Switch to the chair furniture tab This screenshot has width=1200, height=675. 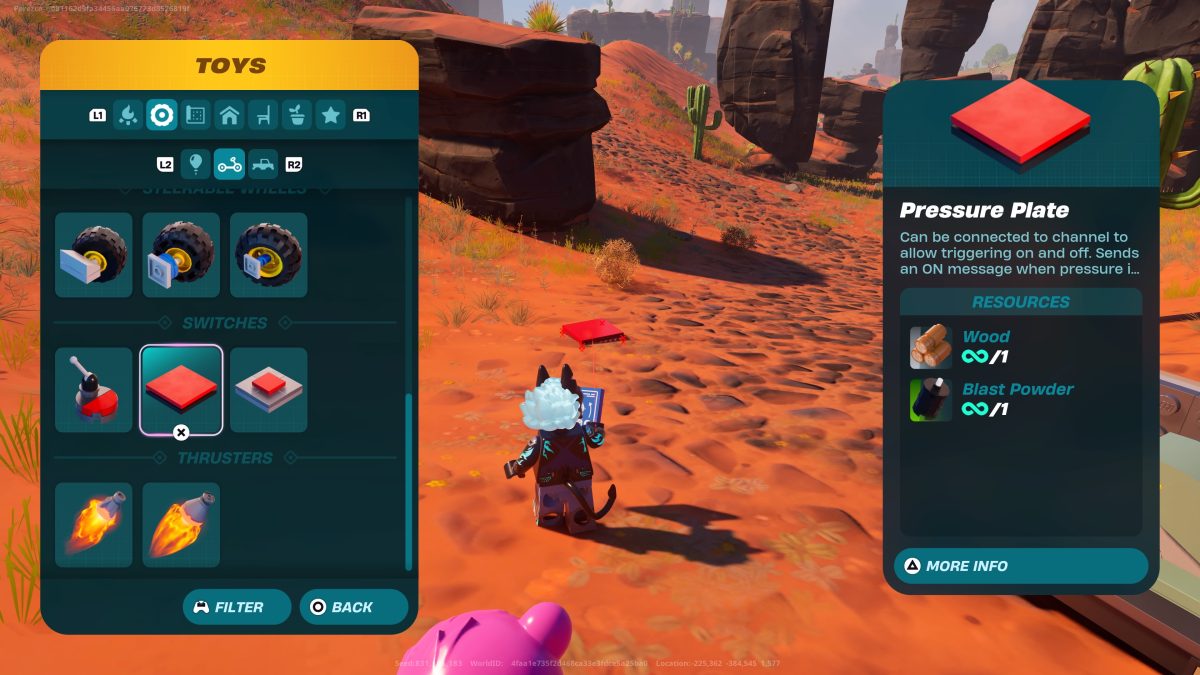click(x=263, y=115)
